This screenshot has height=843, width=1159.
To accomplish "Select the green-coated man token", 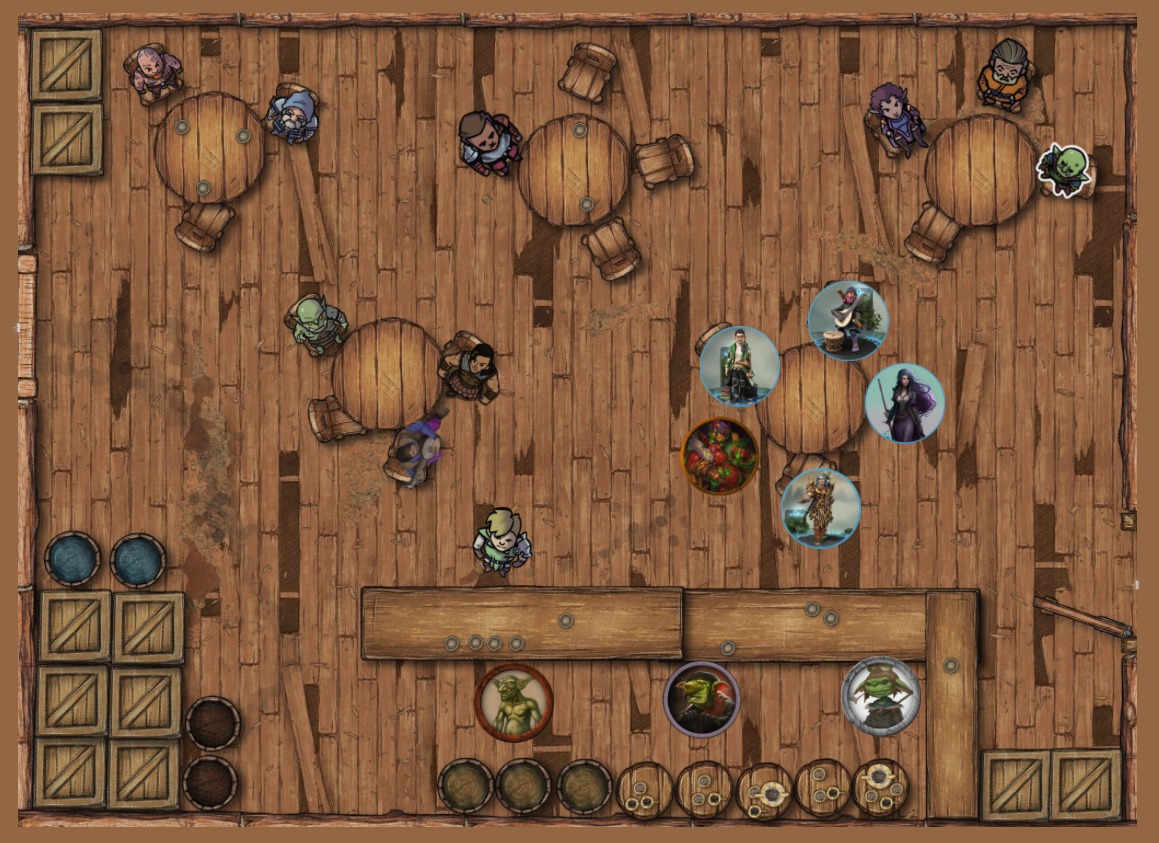I will click(x=740, y=366).
